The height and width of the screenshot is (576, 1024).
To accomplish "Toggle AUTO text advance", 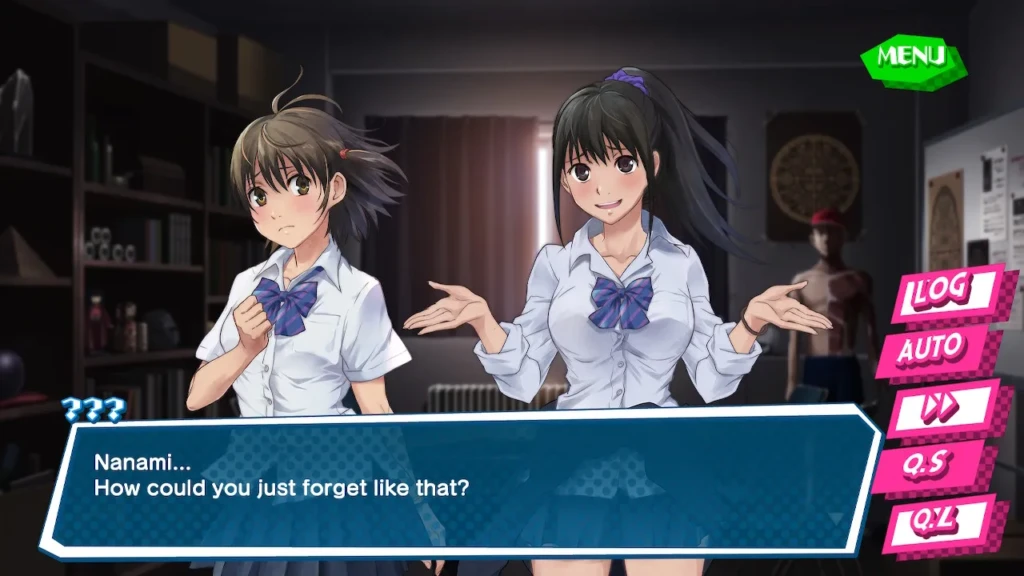I will click(932, 350).
